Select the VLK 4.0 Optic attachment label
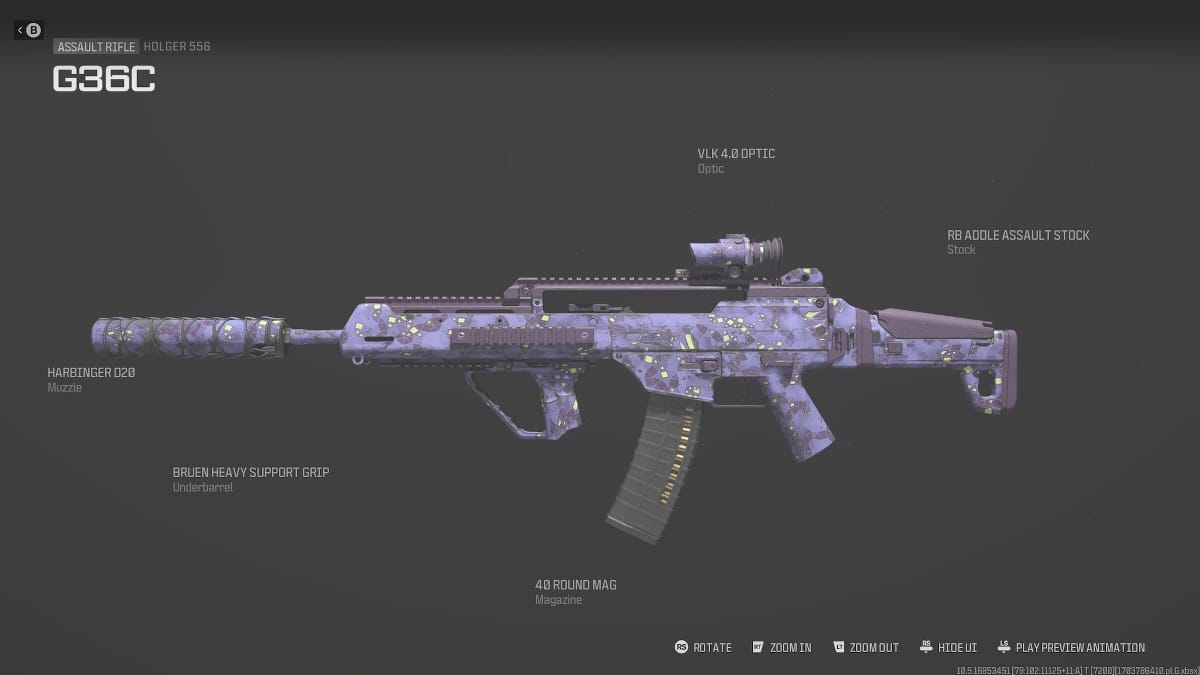This screenshot has height=675, width=1200. 736,154
